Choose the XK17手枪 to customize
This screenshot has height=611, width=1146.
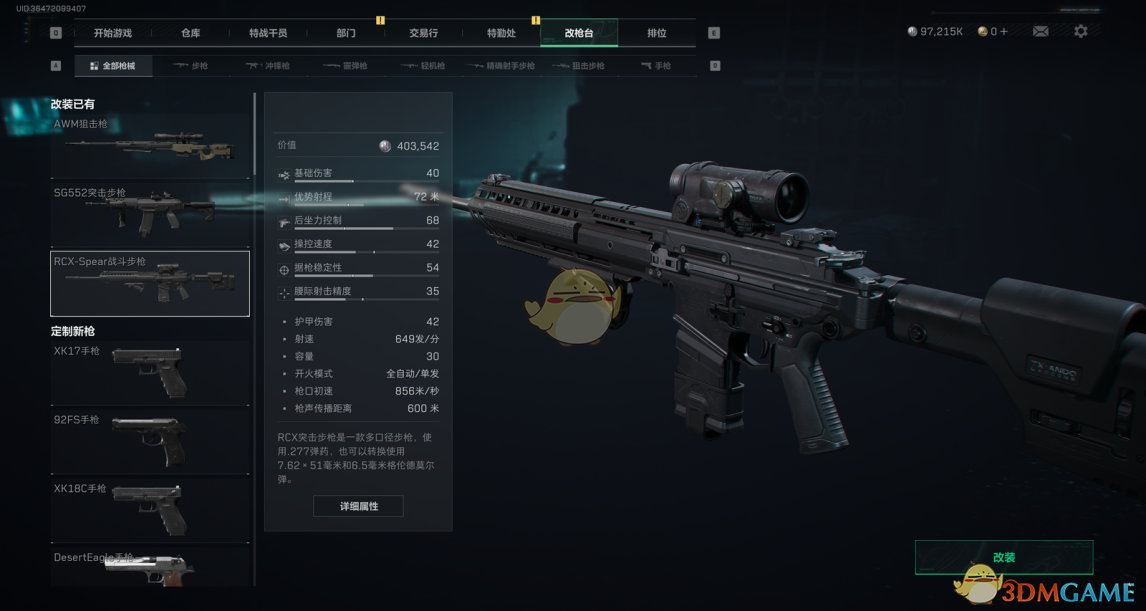click(150, 372)
